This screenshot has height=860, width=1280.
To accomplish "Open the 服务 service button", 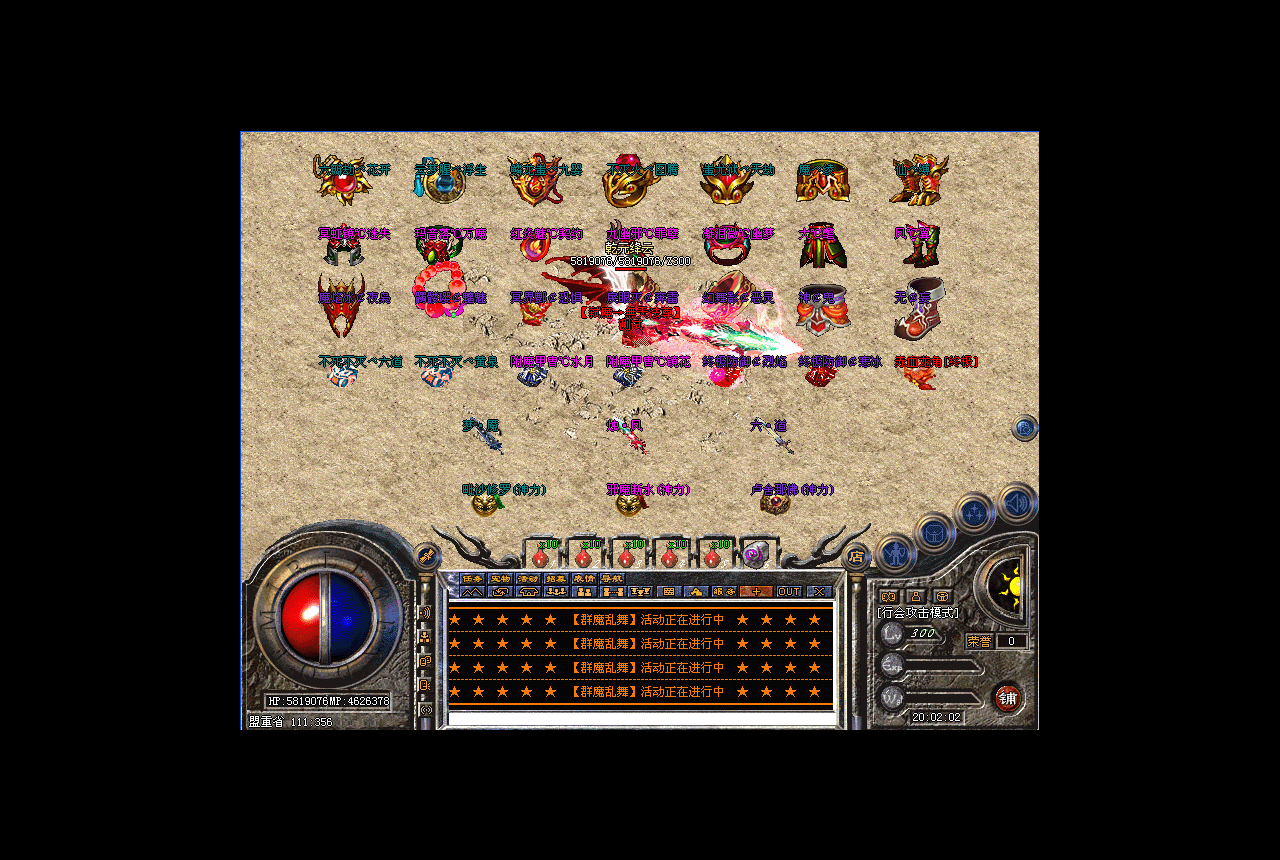I will coord(725,592).
